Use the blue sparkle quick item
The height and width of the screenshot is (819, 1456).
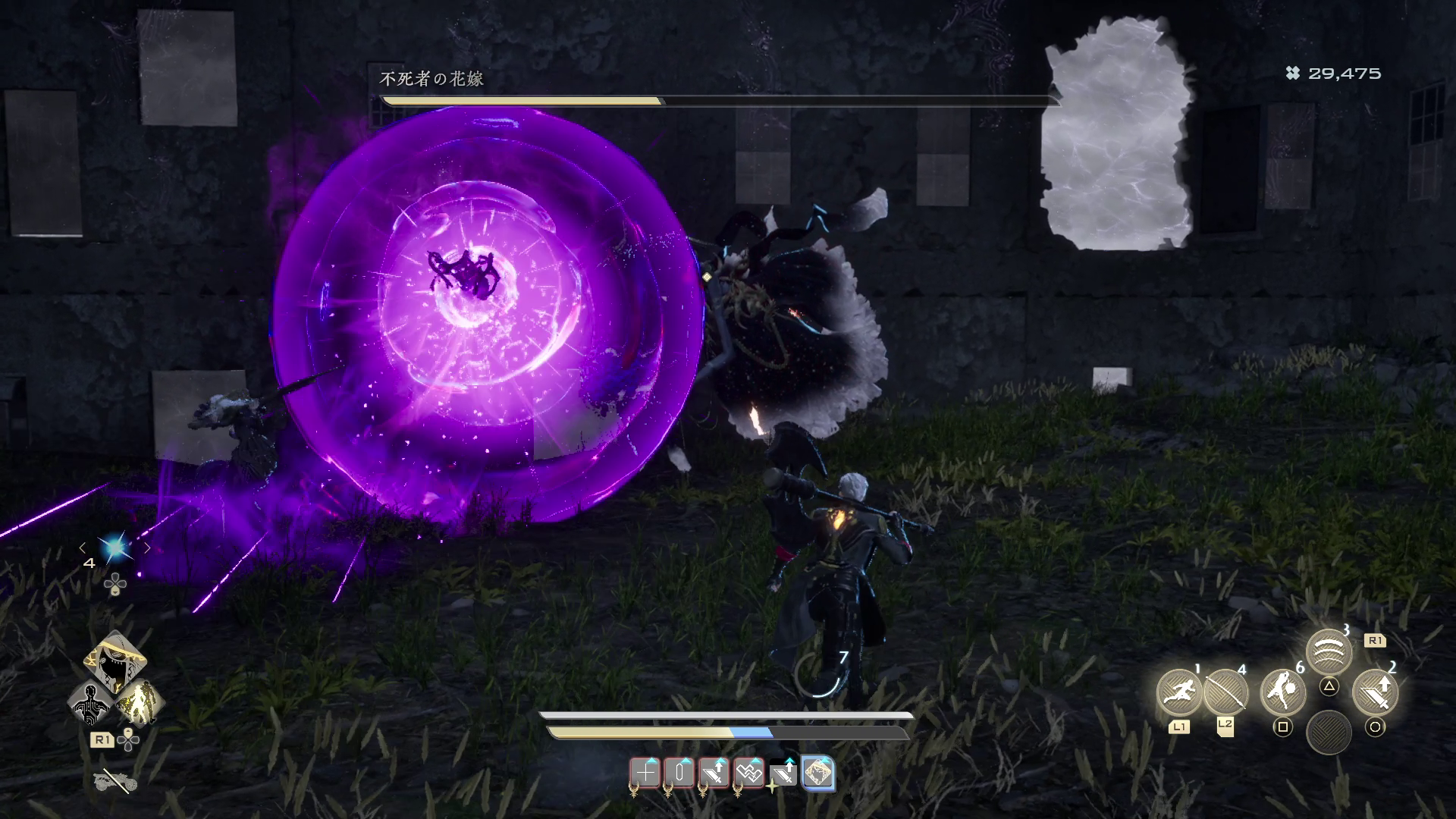pyautogui.click(x=115, y=547)
